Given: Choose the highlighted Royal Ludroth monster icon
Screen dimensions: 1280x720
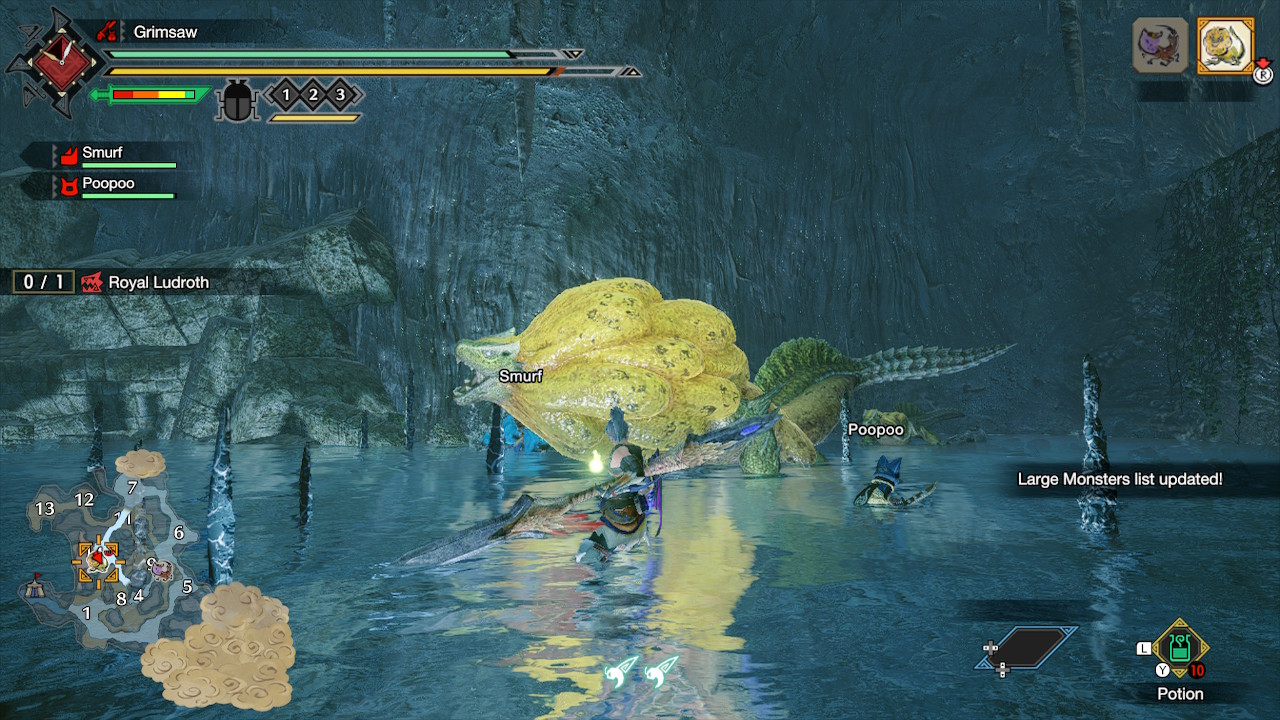Looking at the screenshot, I should tap(1225, 46).
